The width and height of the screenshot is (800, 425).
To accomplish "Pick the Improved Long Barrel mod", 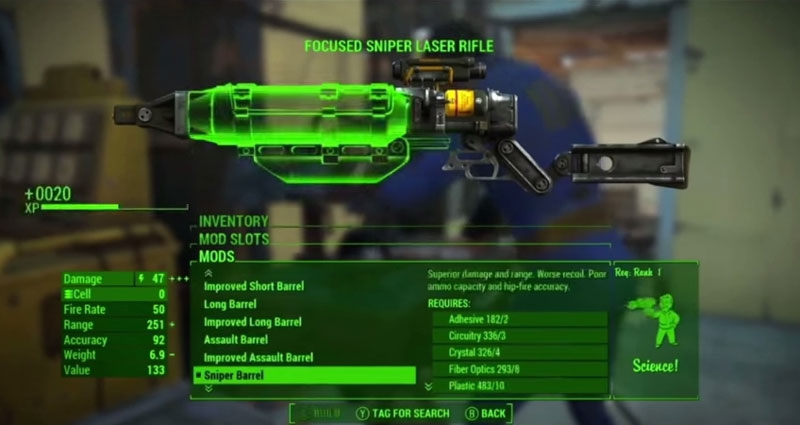I will (252, 322).
